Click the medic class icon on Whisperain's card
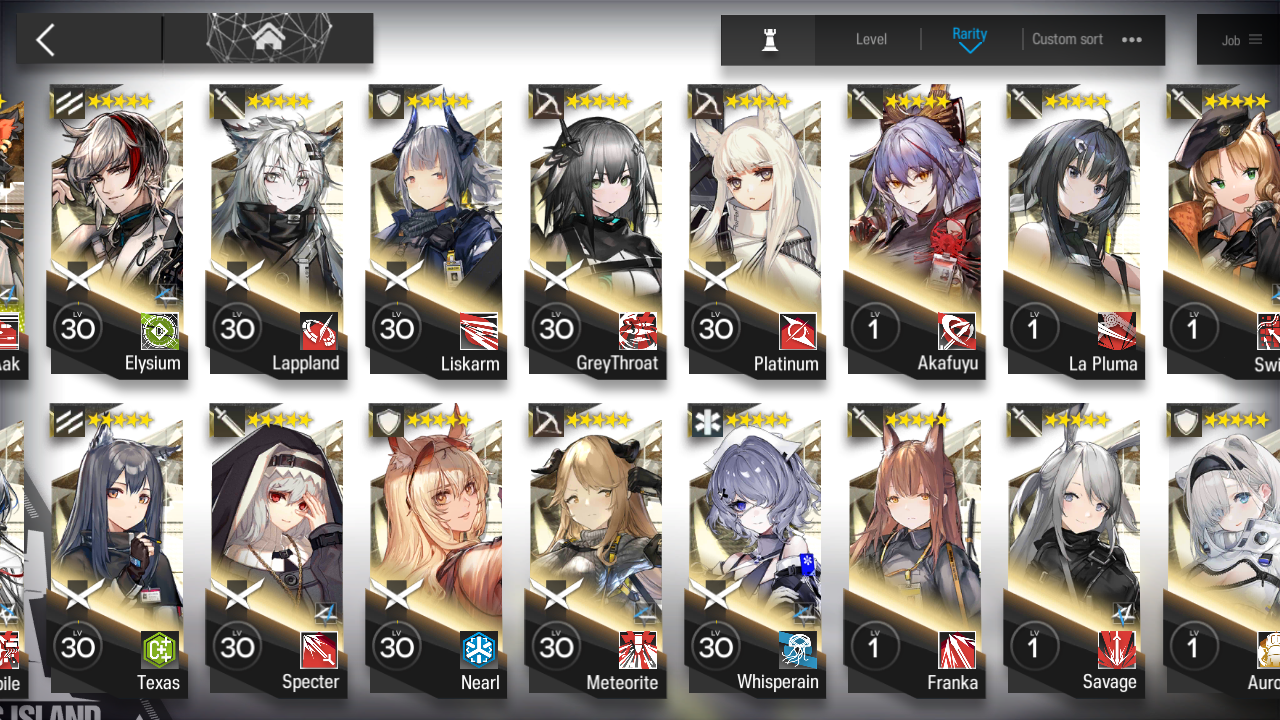 coord(705,421)
